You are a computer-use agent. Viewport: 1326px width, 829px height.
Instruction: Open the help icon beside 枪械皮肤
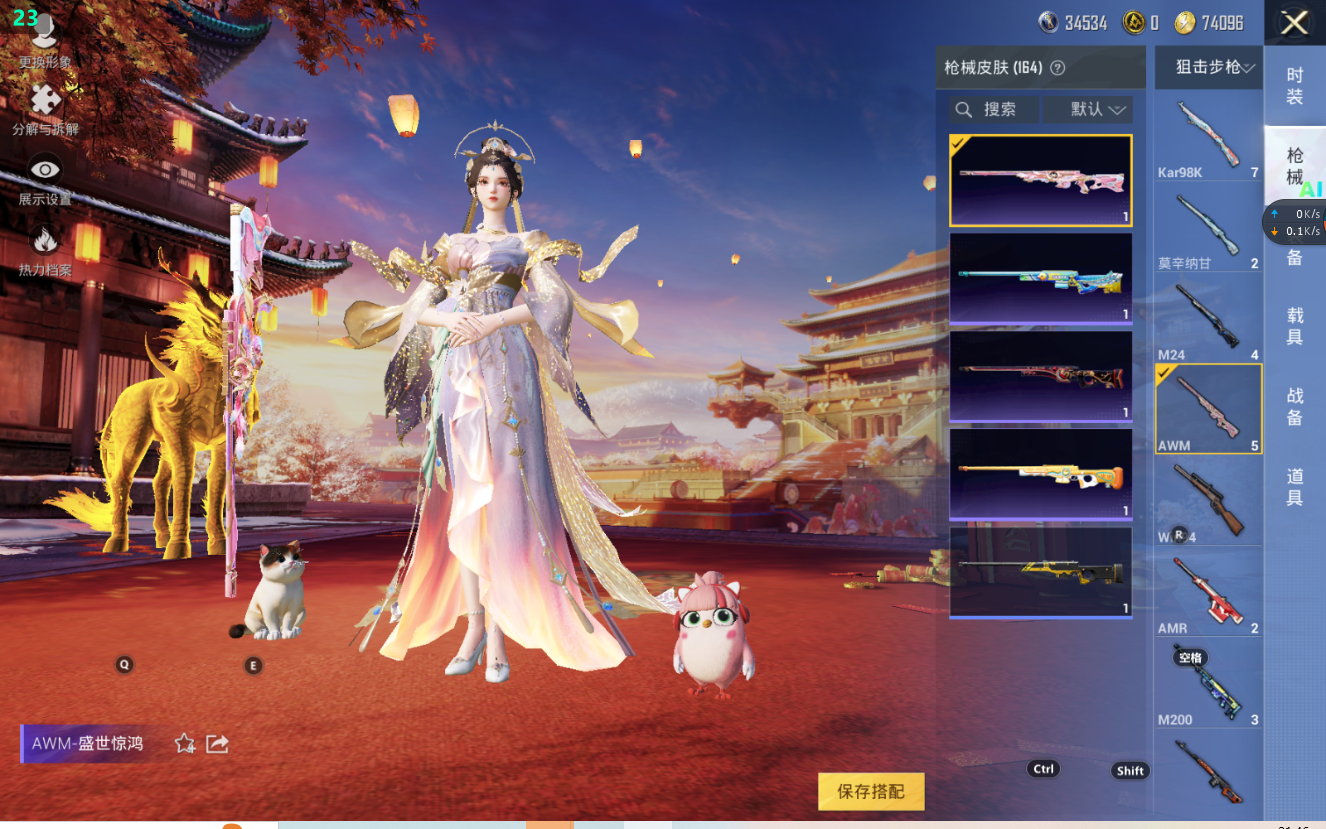(1057, 68)
